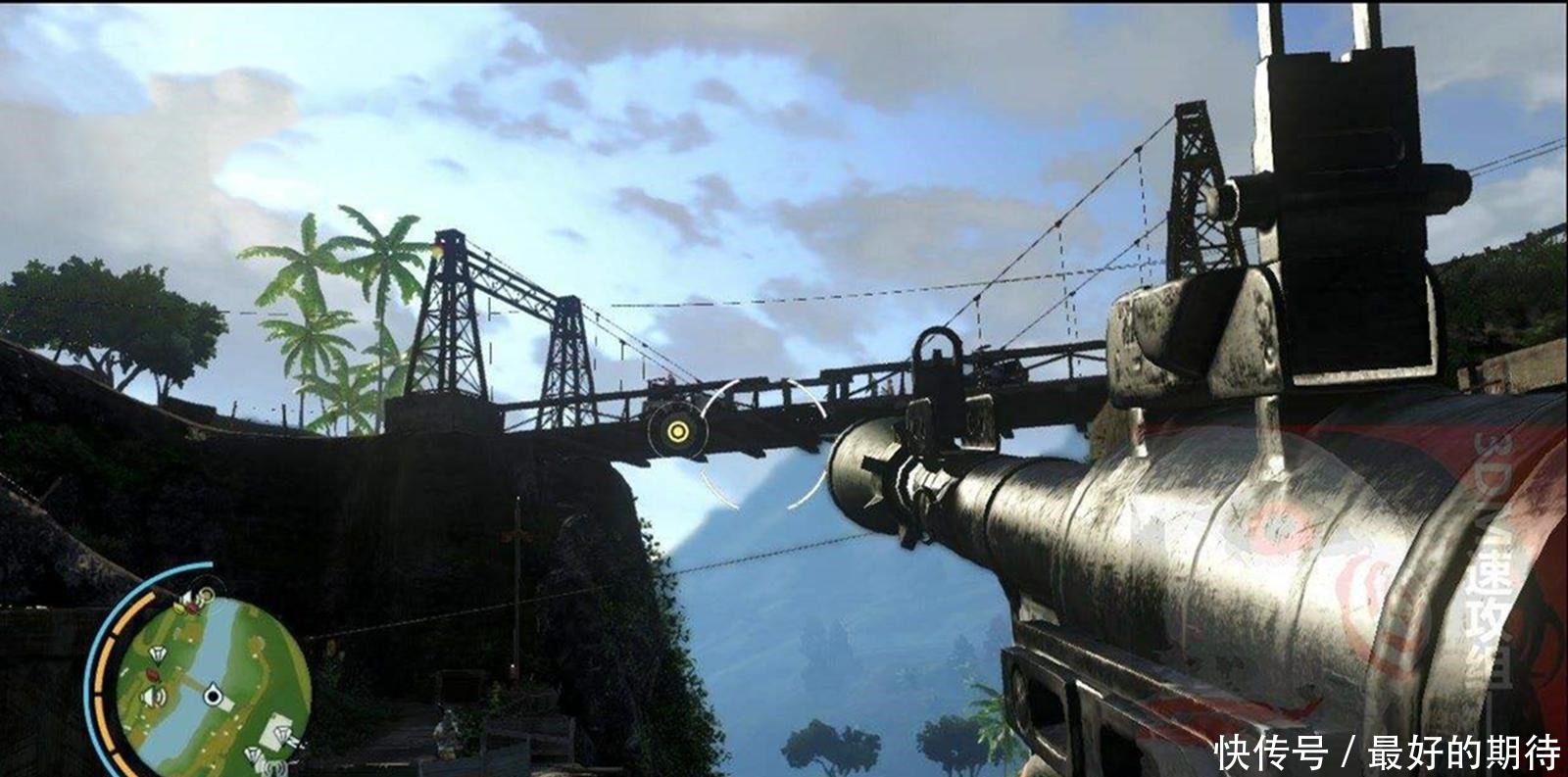Click the yellow objective waypoint marker
This screenshot has width=1568, height=777.
pos(676,430)
